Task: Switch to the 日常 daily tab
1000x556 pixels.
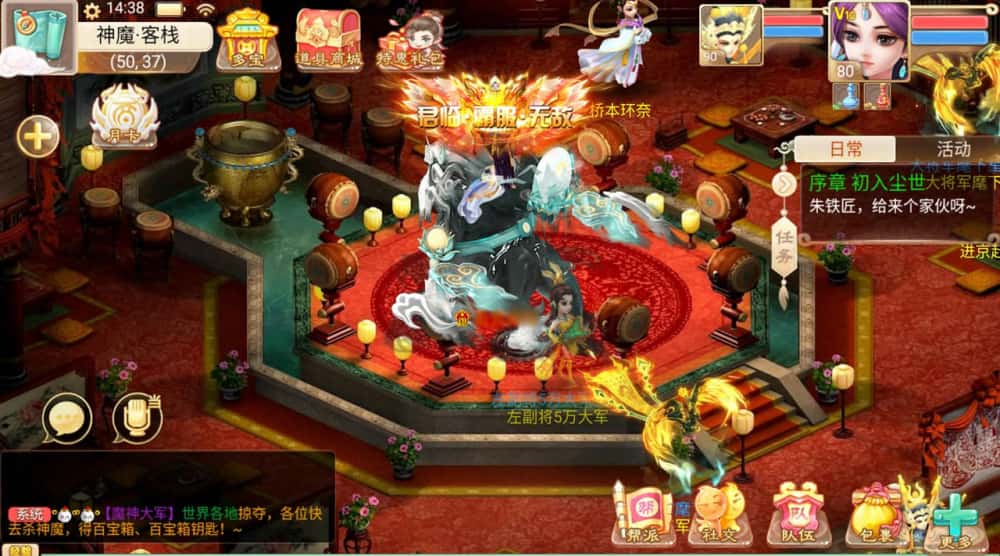Action: coord(845,150)
